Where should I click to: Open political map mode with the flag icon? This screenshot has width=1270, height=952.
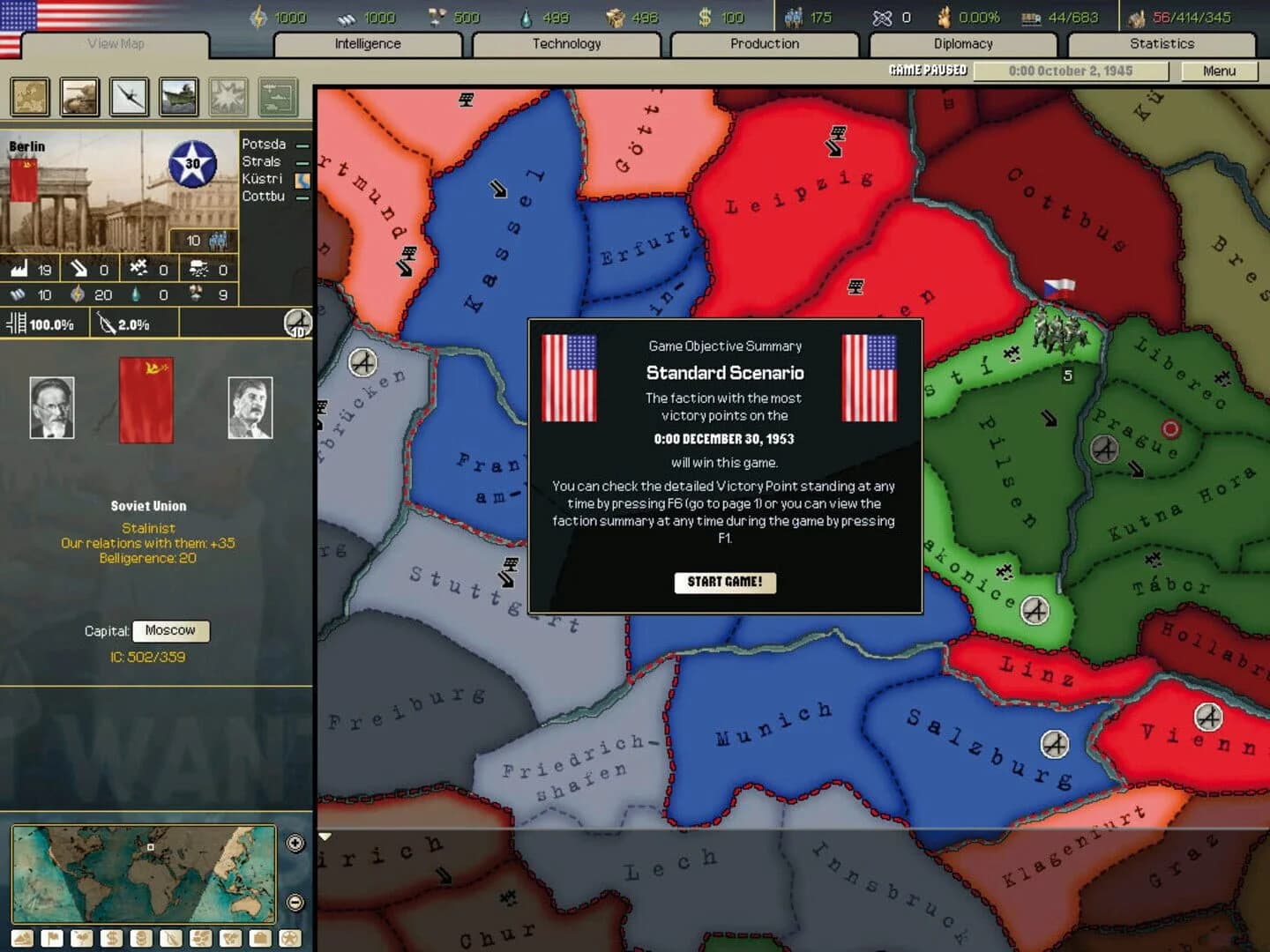click(x=52, y=938)
